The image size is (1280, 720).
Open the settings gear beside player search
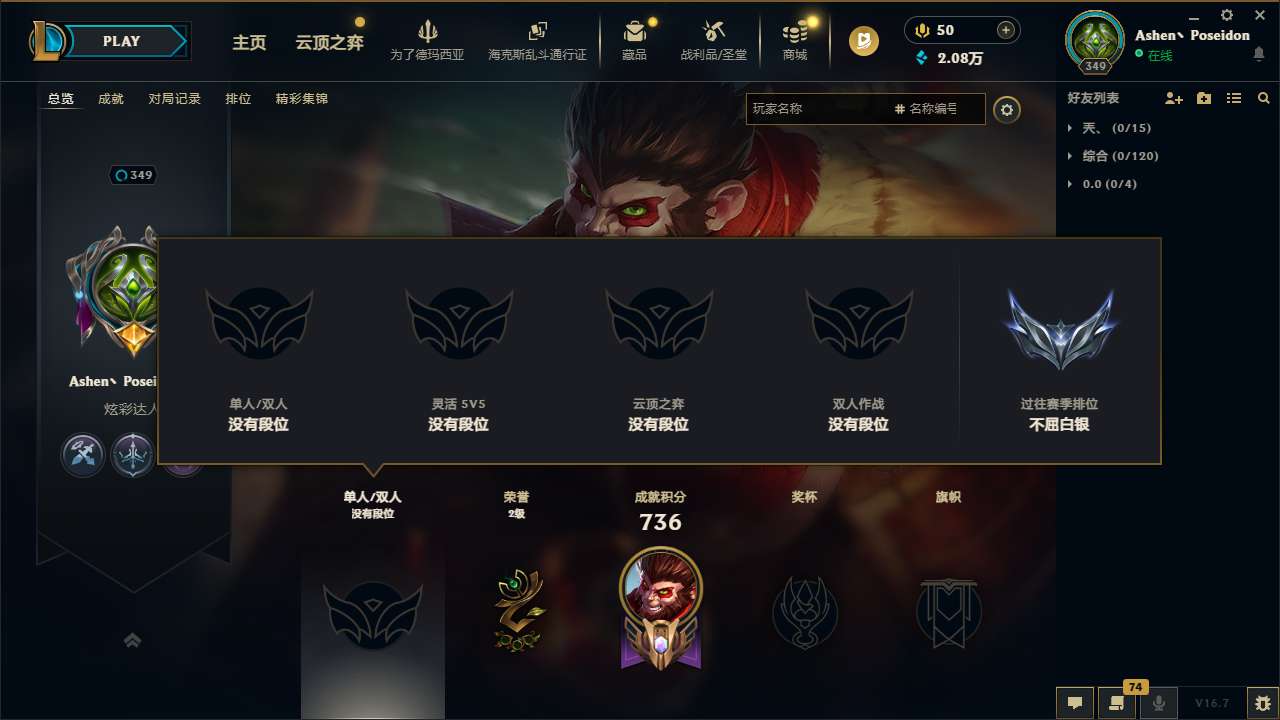tap(1007, 110)
